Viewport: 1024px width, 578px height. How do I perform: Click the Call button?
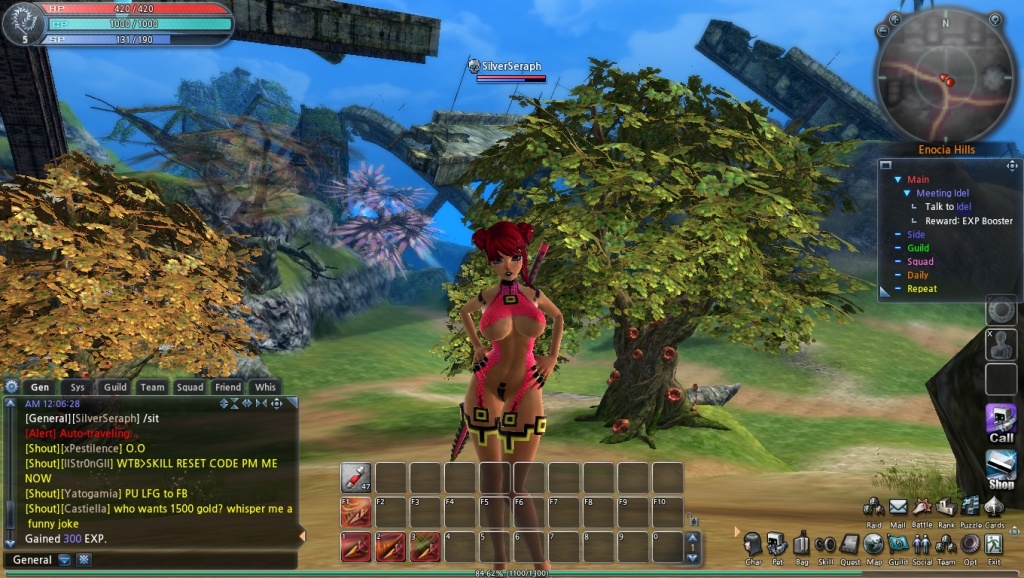pos(1001,421)
